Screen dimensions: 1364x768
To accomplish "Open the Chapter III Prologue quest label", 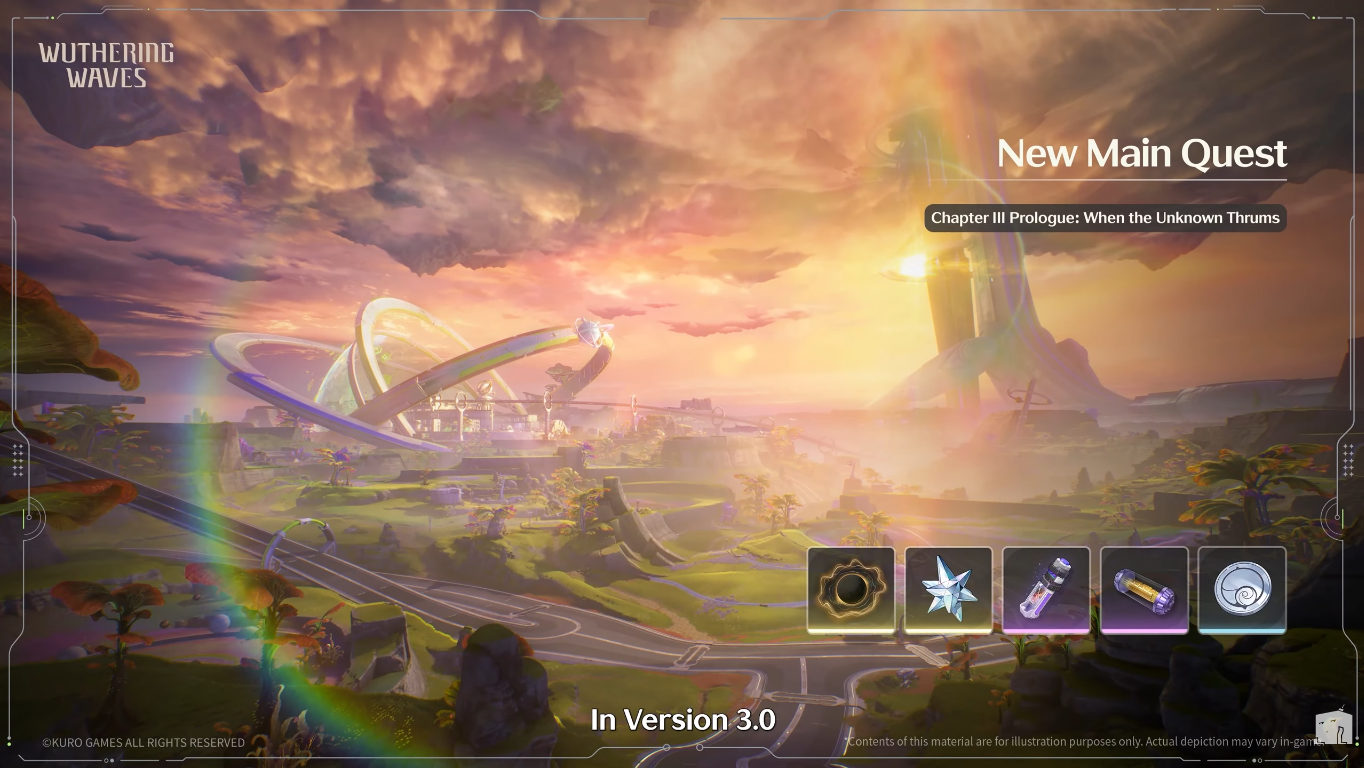I will tap(1105, 218).
